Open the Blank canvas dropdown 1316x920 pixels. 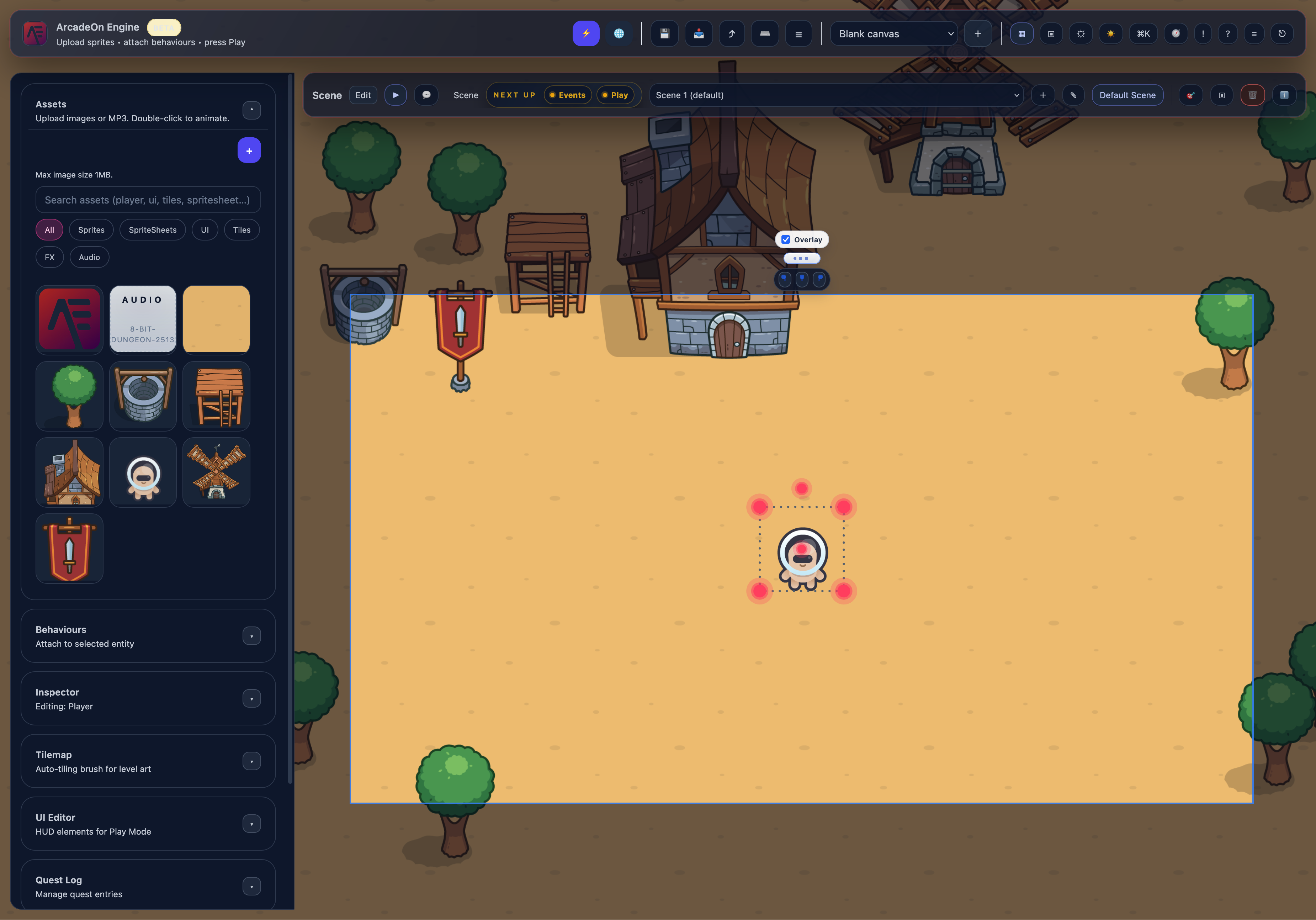coord(893,33)
